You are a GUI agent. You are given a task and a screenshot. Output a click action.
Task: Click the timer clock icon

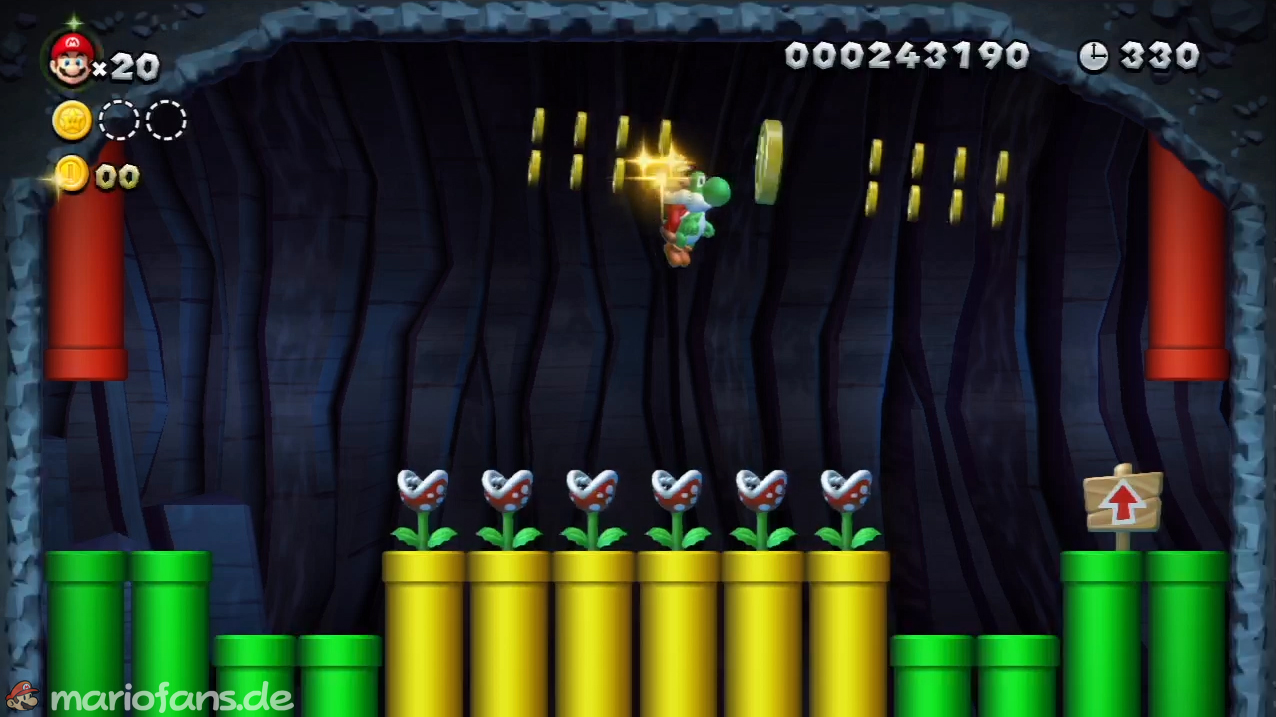click(1093, 57)
